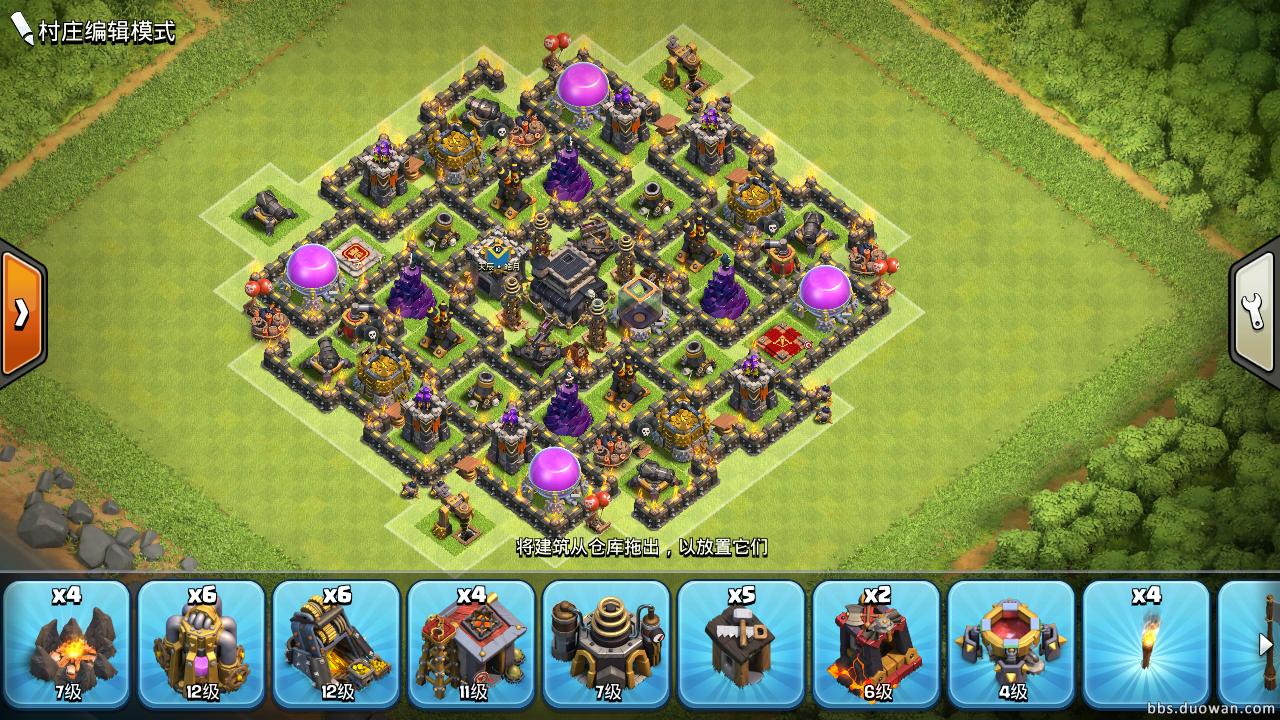Pick the level 12 elixir collector slot

coord(201,643)
